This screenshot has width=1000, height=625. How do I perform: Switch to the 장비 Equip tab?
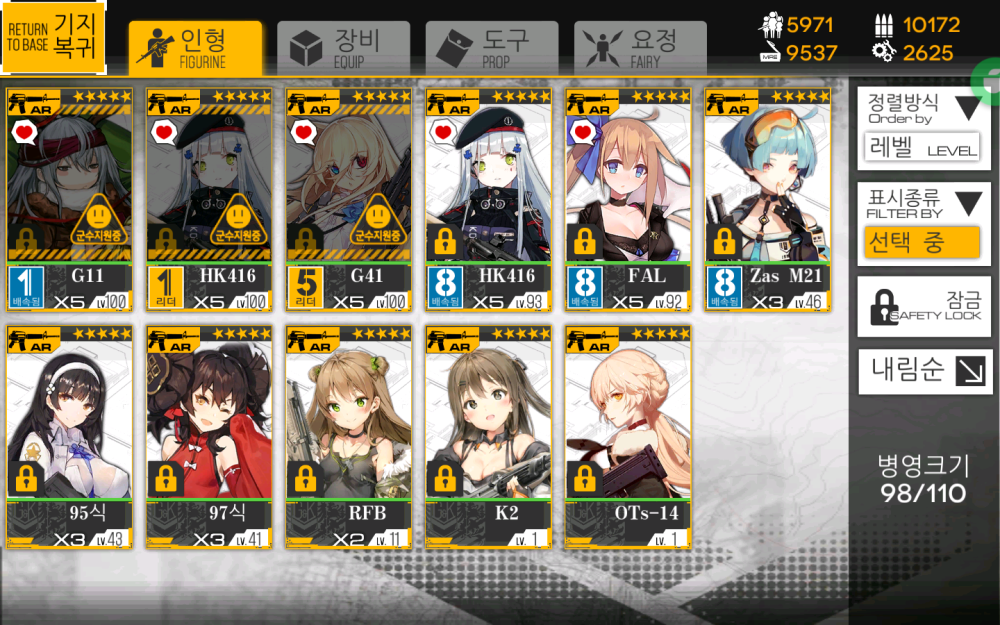(342, 46)
